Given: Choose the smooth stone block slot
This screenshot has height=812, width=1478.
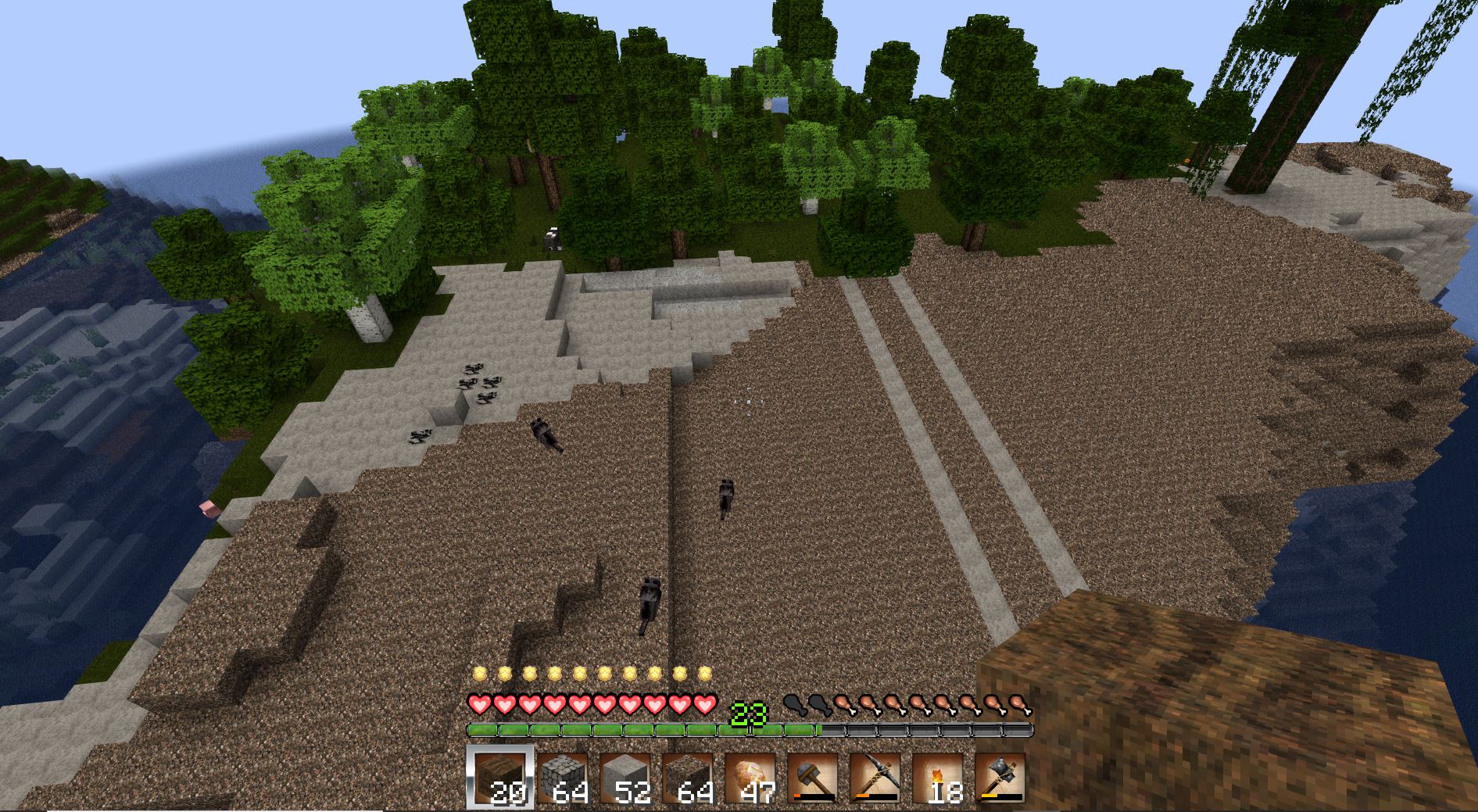Looking at the screenshot, I should click(625, 778).
